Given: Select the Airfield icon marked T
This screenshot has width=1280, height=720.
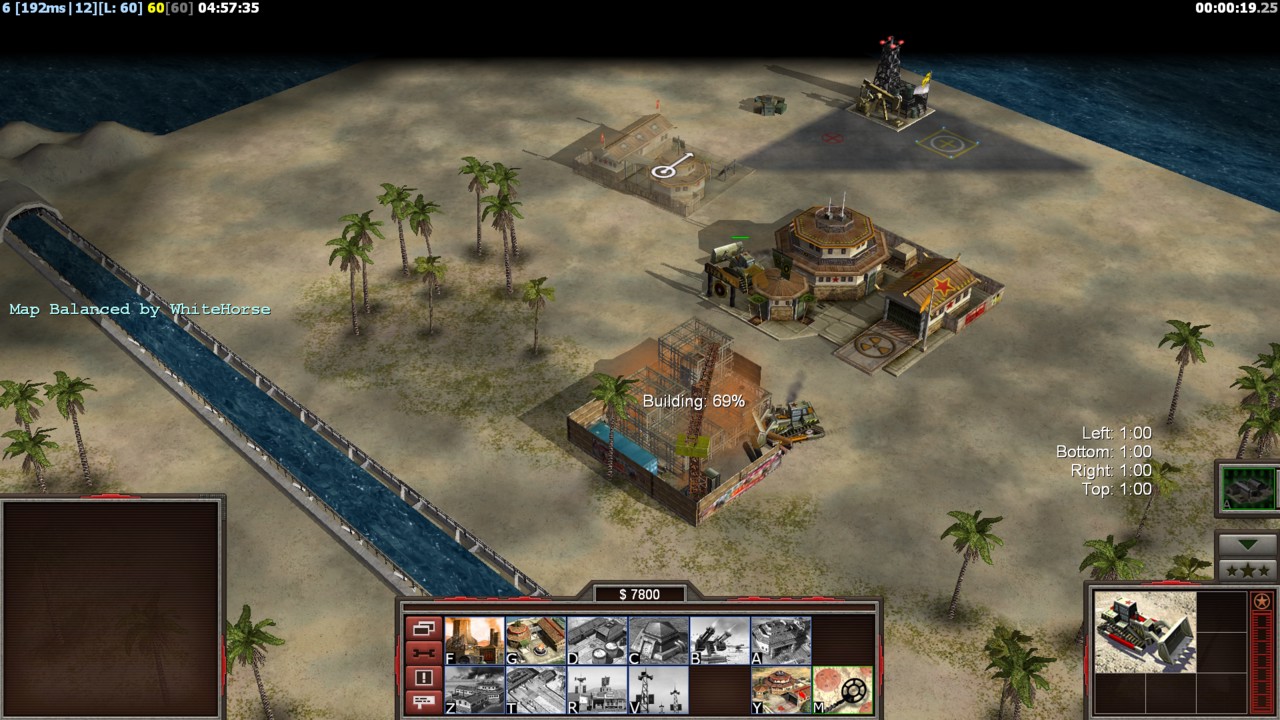Looking at the screenshot, I should 535,690.
